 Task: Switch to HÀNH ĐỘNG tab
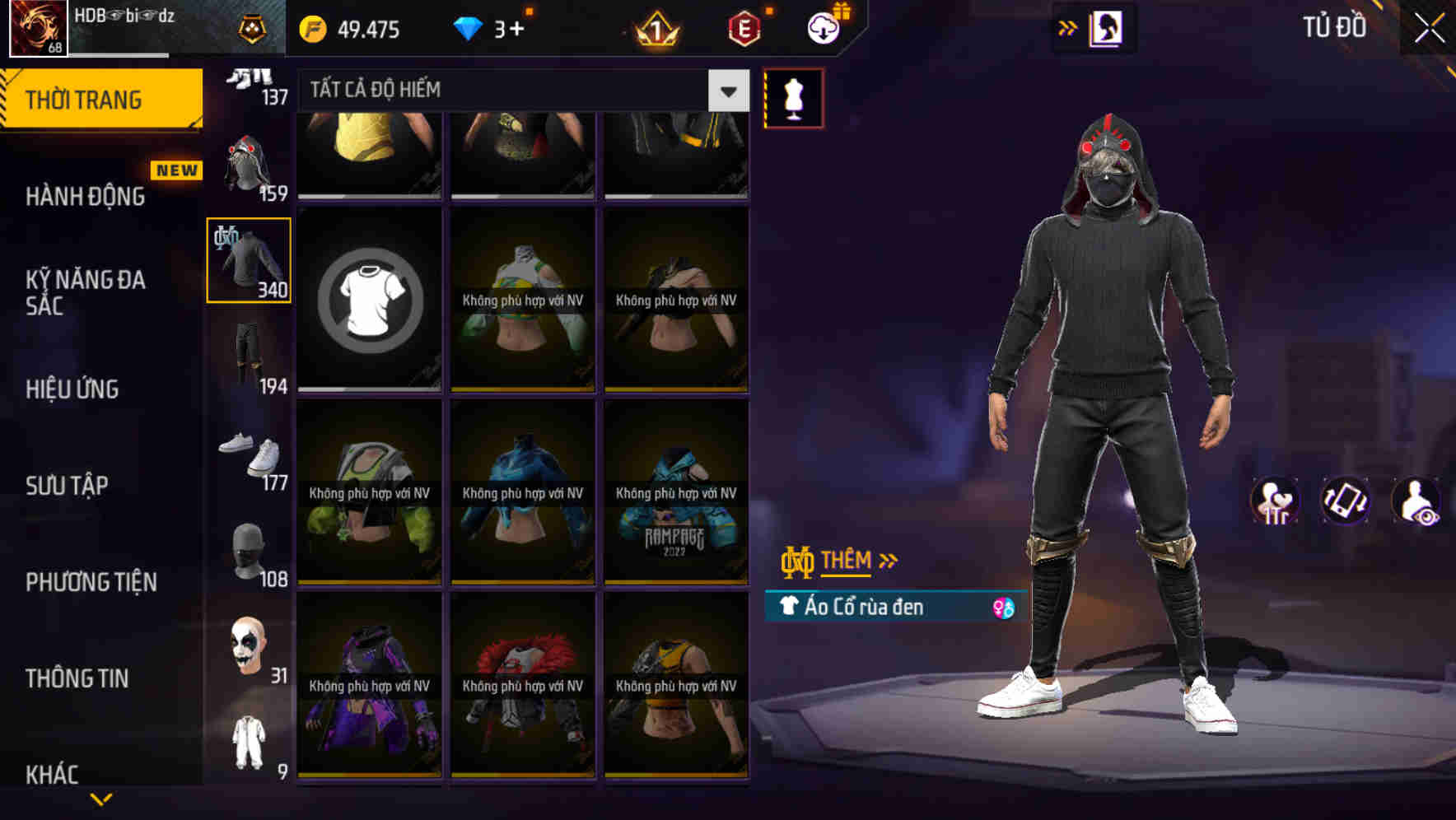86,196
